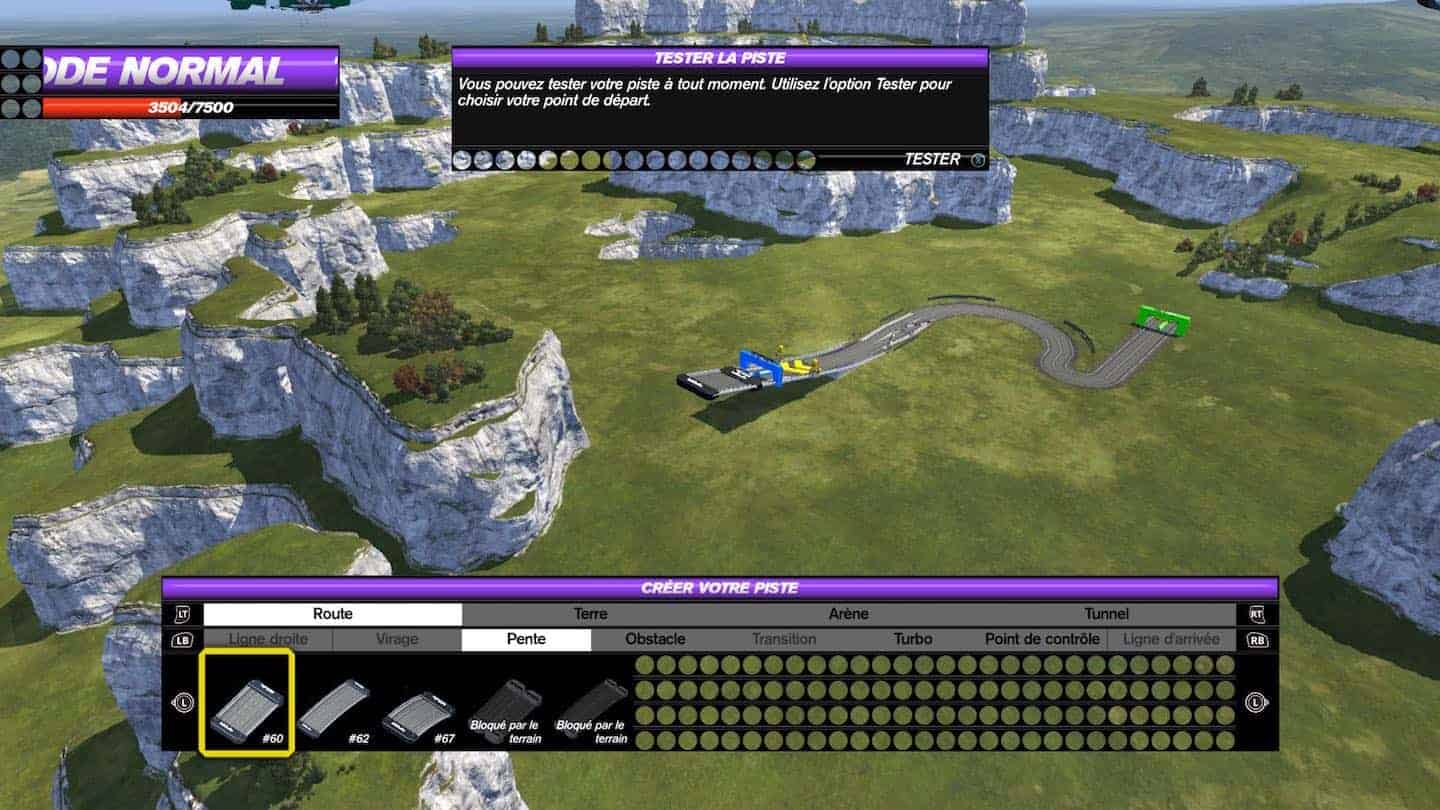The height and width of the screenshot is (810, 1440).
Task: Switch to Ligne d'arrivée pieces
Action: click(x=1171, y=639)
